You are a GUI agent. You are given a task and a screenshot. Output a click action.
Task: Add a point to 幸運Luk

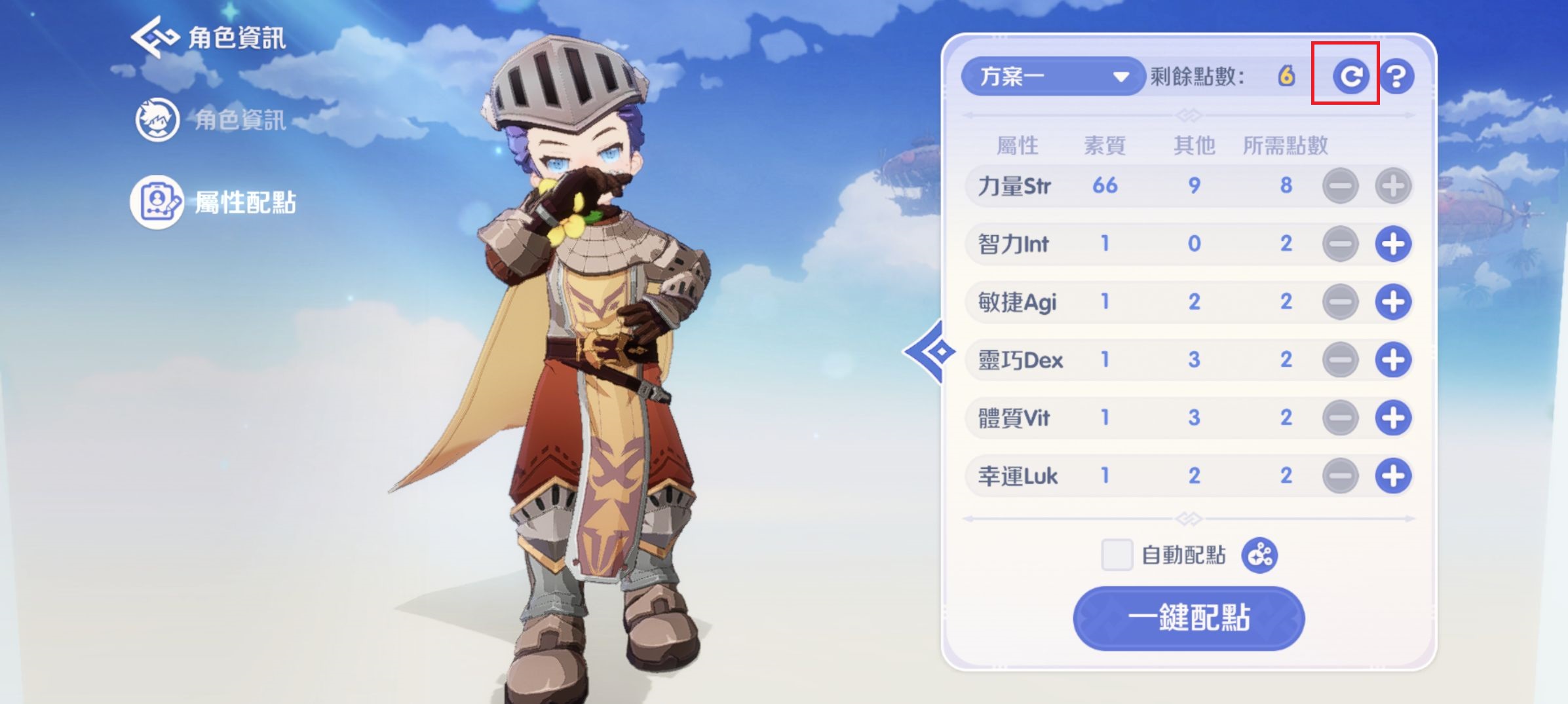(1392, 476)
